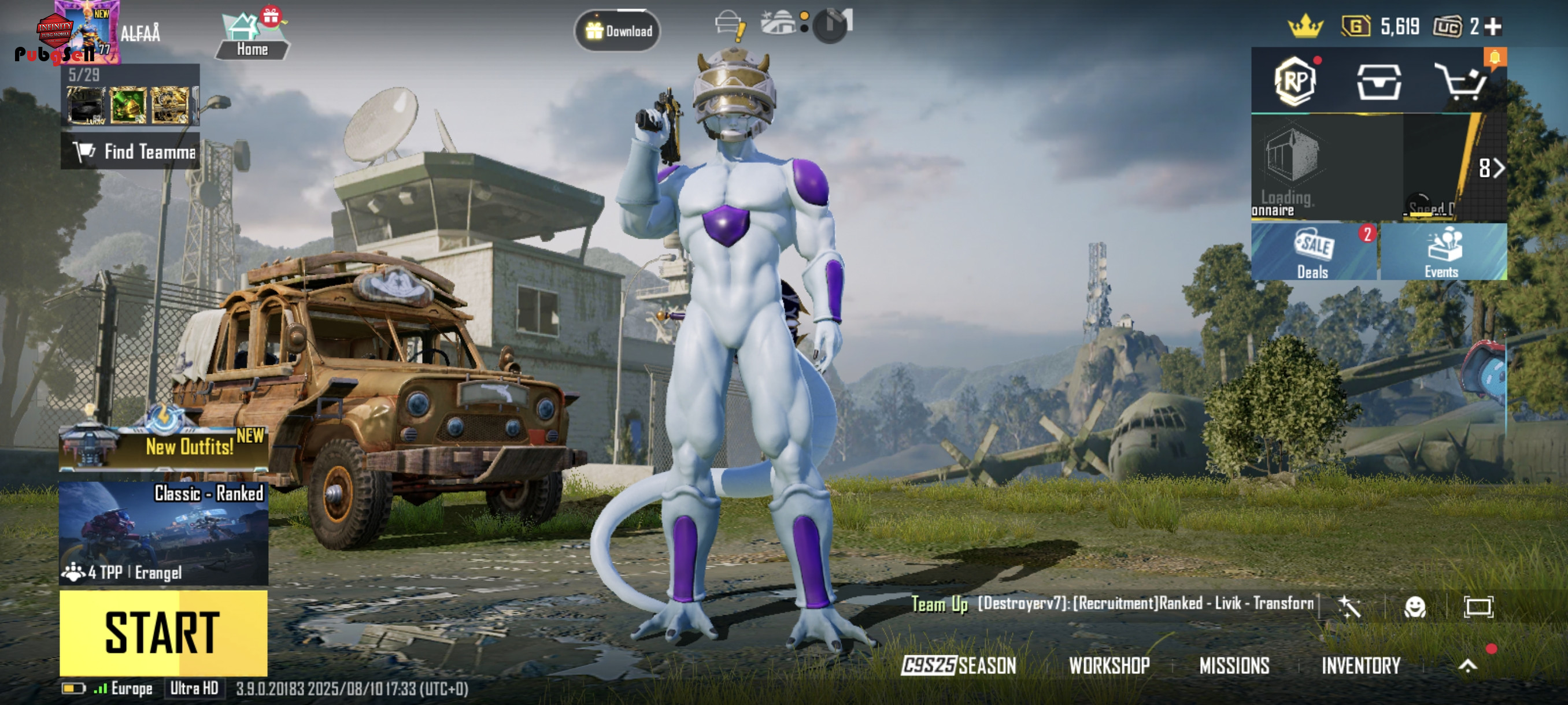The image size is (1568, 705).
Task: Tap the Download button
Action: coord(618,31)
